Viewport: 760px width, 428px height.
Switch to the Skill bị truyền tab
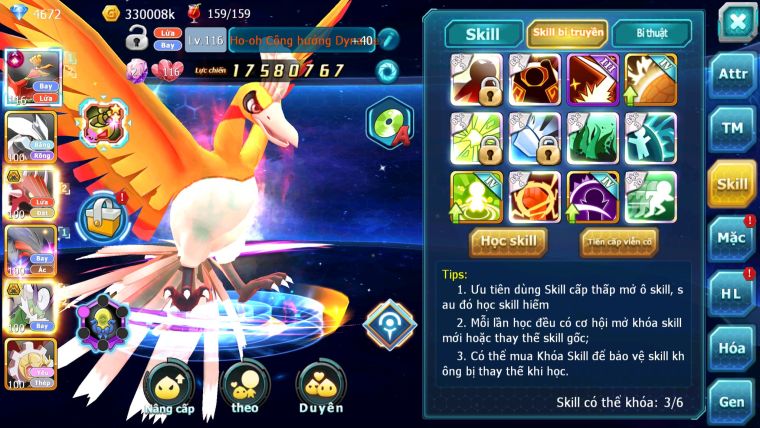[x=567, y=34]
